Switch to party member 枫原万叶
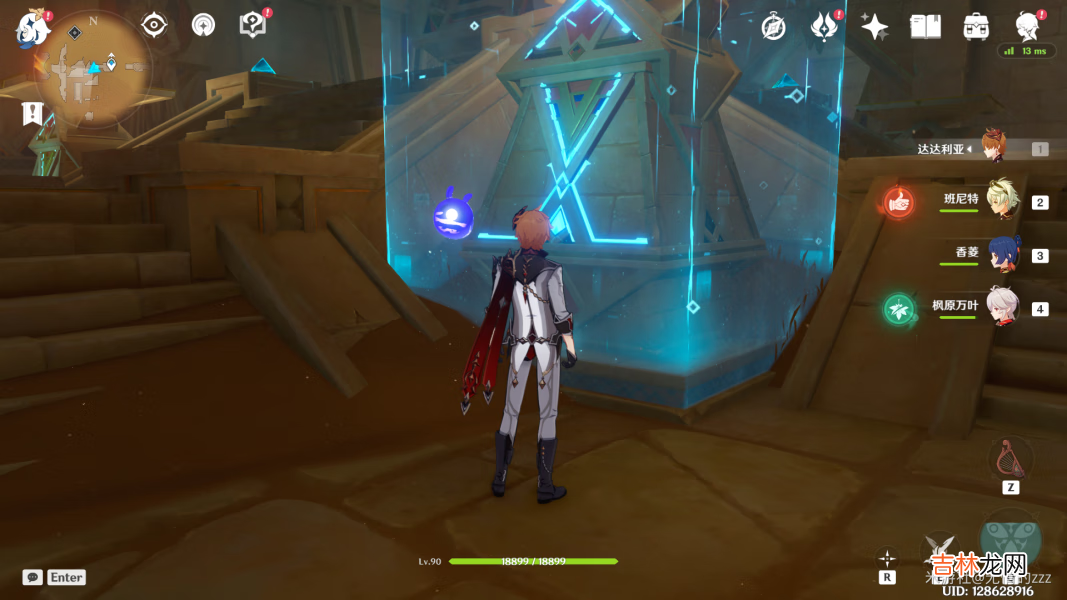The image size is (1067, 600). 1001,307
